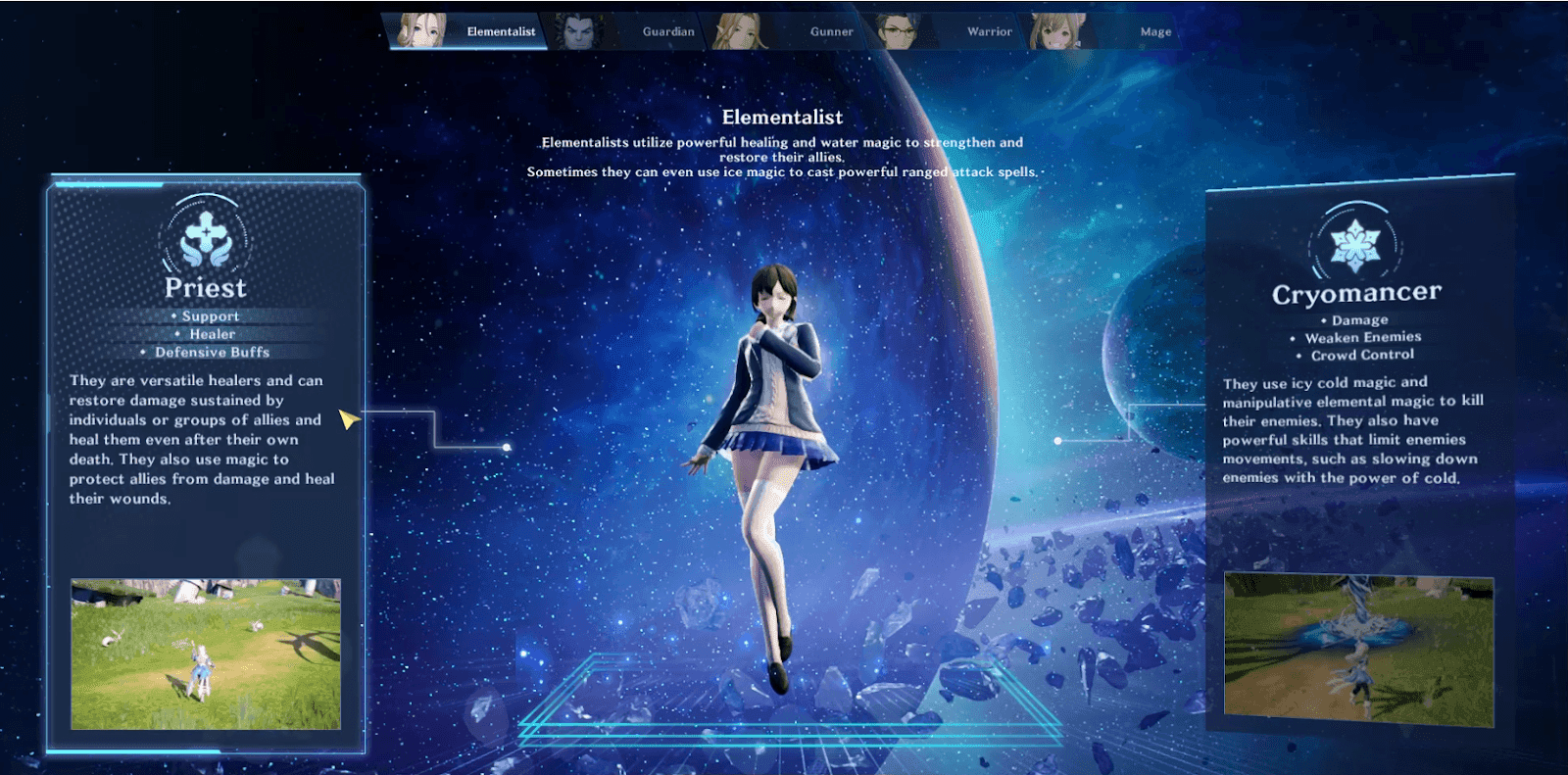This screenshot has width=1568, height=775.
Task: Click the Damage trait label under Cryomancer
Action: (x=1360, y=319)
